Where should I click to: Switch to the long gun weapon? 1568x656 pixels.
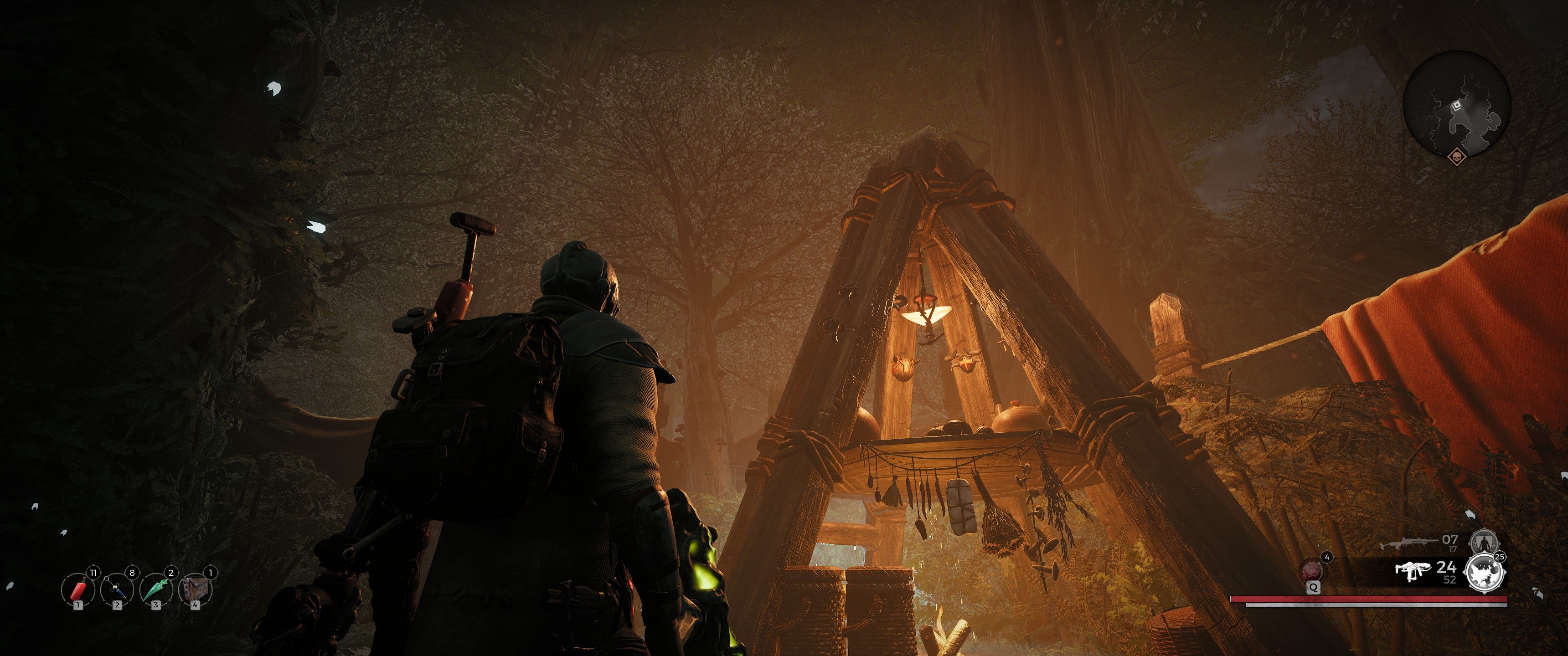tap(1408, 542)
